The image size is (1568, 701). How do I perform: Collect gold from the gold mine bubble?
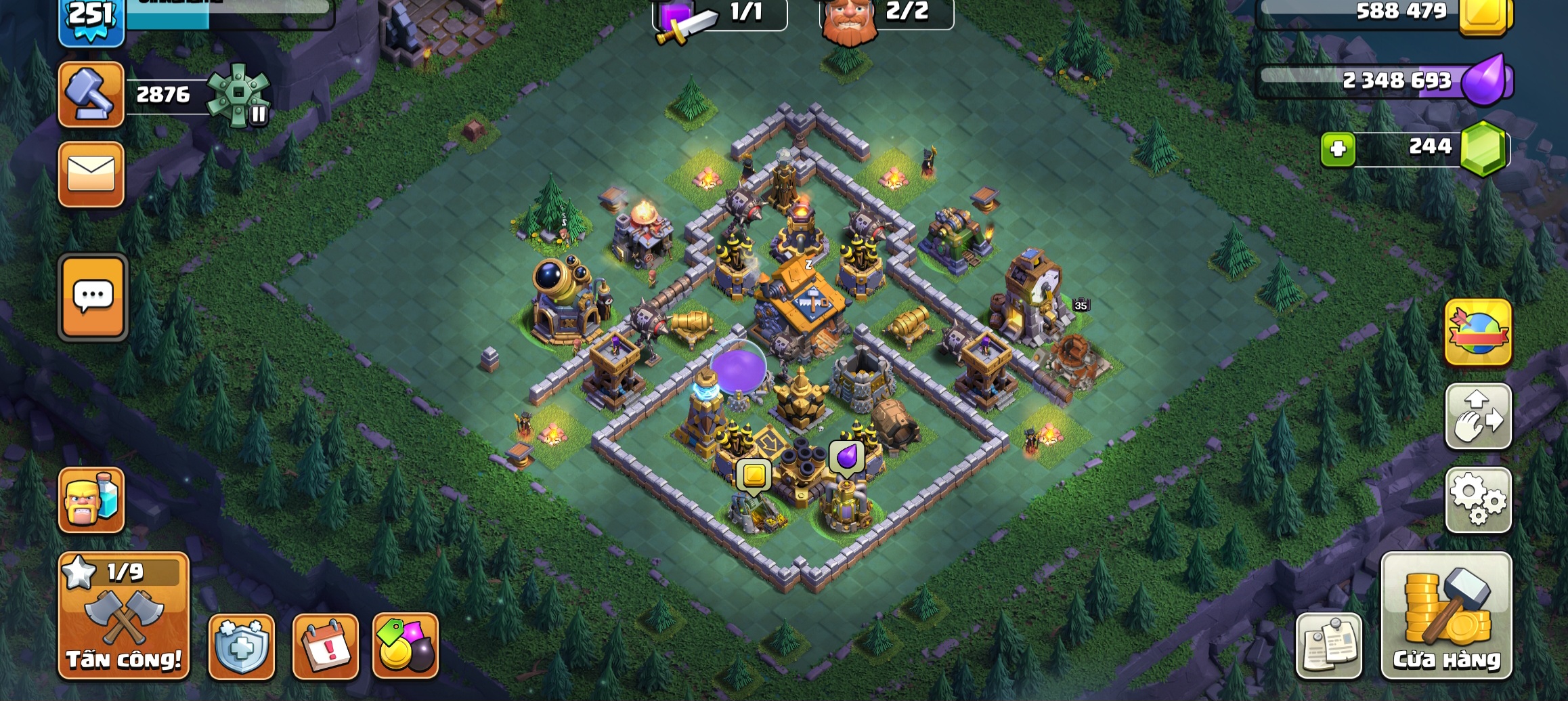(754, 475)
